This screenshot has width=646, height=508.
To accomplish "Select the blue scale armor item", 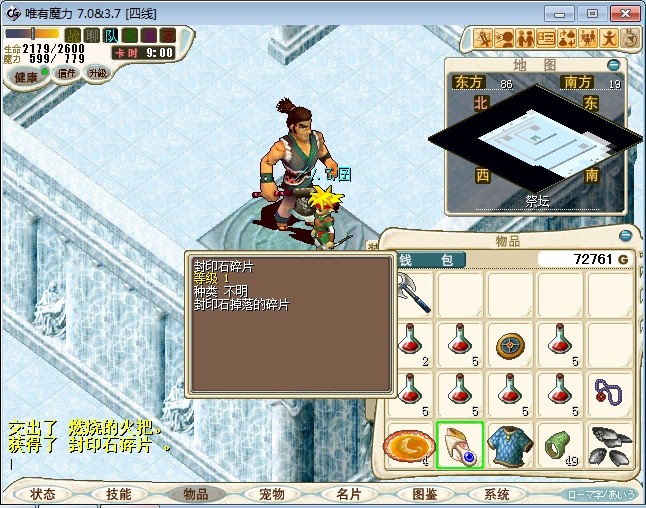I will (510, 443).
